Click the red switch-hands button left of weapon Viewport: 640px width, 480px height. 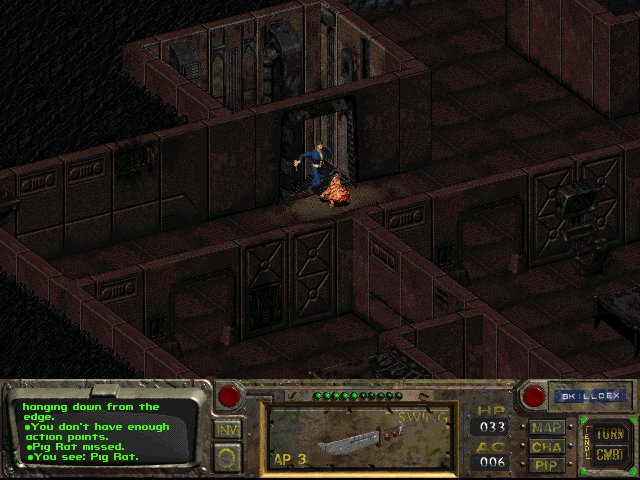point(229,395)
